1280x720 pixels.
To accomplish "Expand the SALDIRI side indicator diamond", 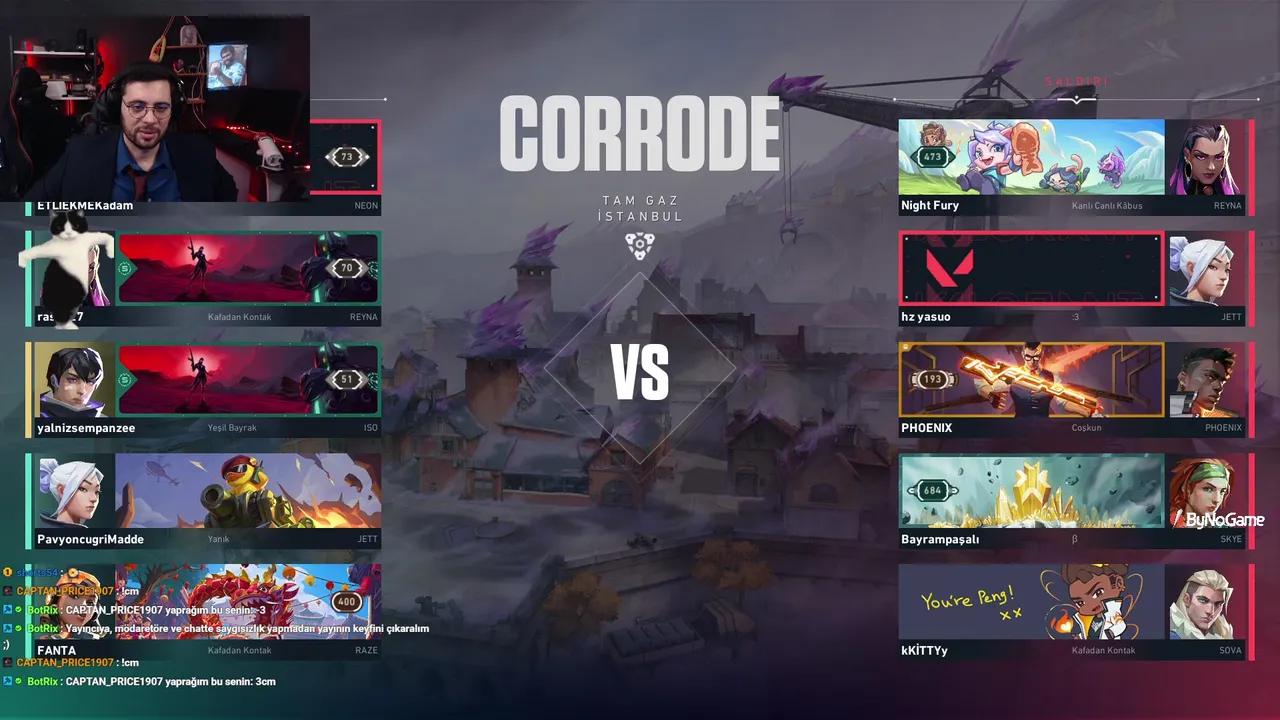I will (x=1075, y=97).
